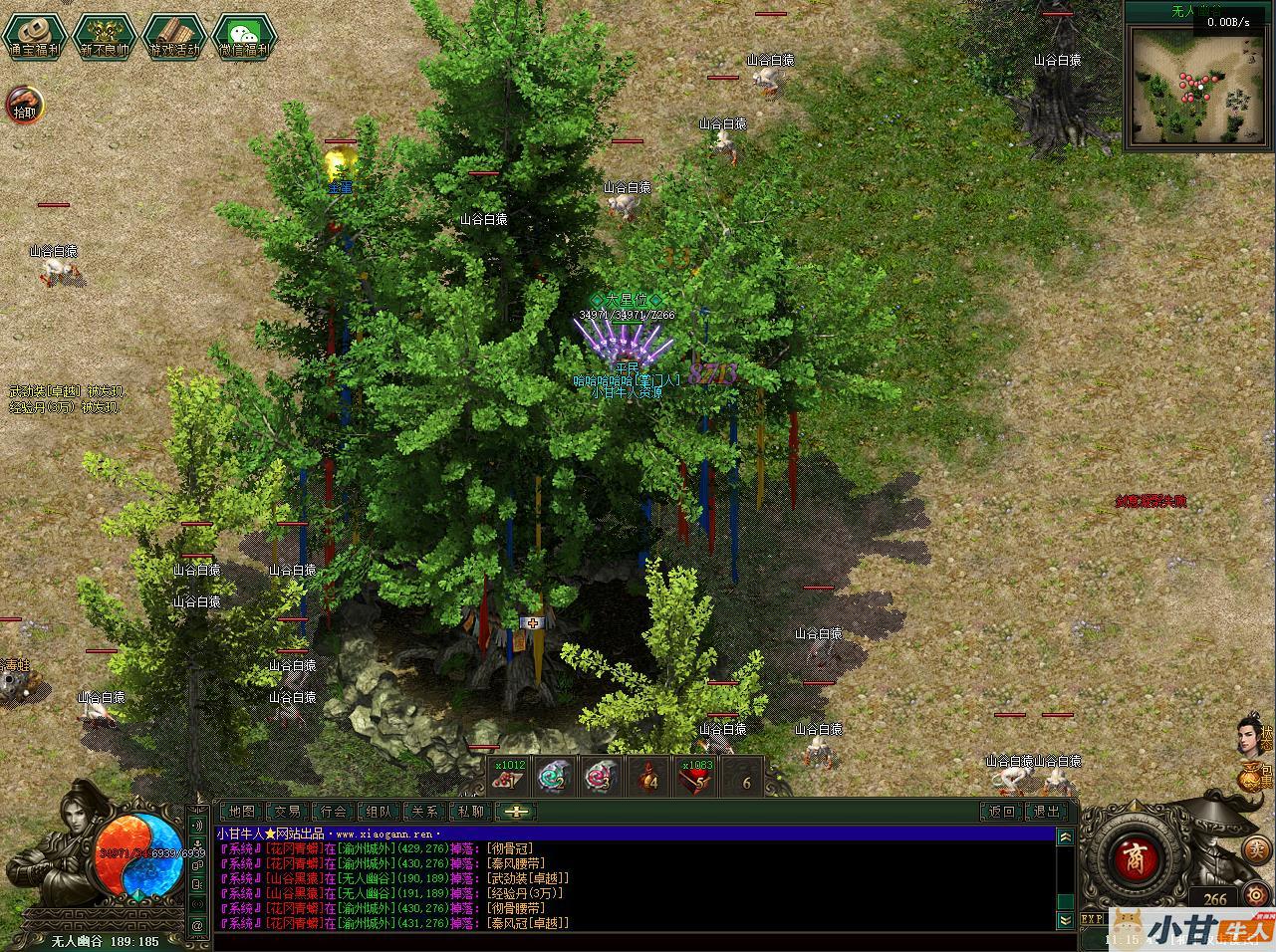Use the red chest x1083 hotbar slot
Screen dimensions: 1276x952
(695, 777)
